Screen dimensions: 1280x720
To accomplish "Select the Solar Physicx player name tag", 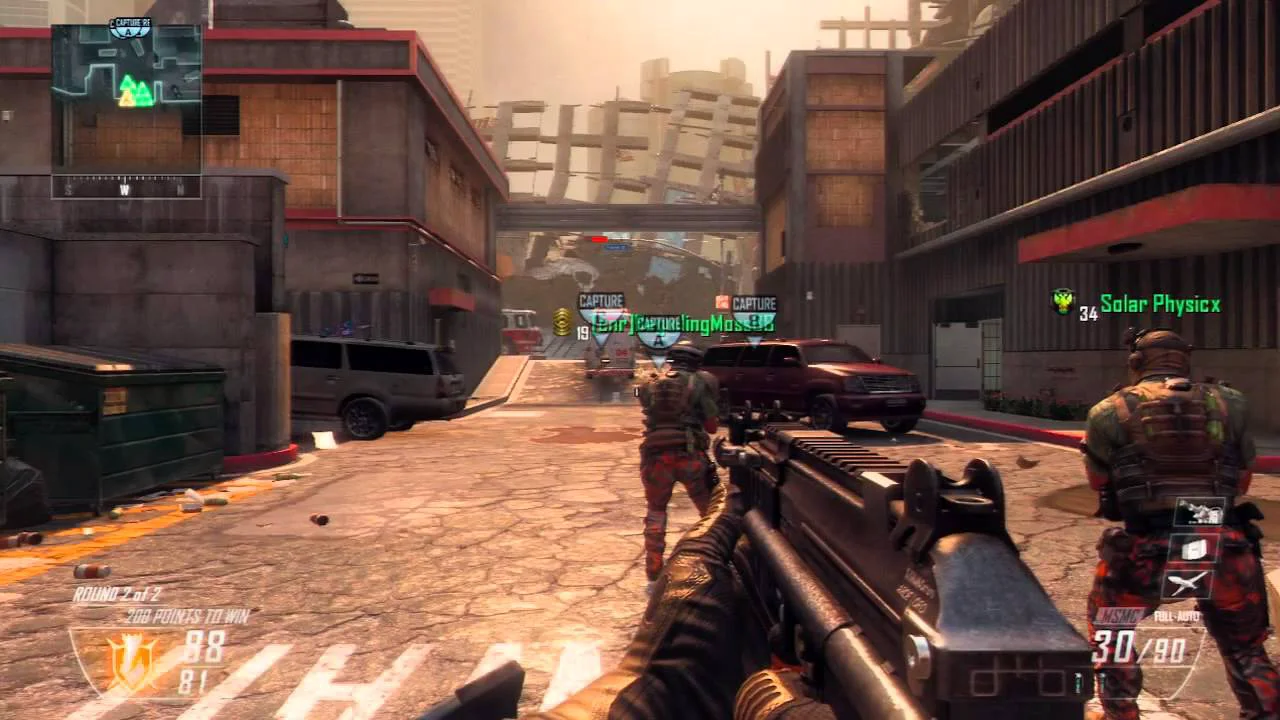I will tap(1160, 304).
